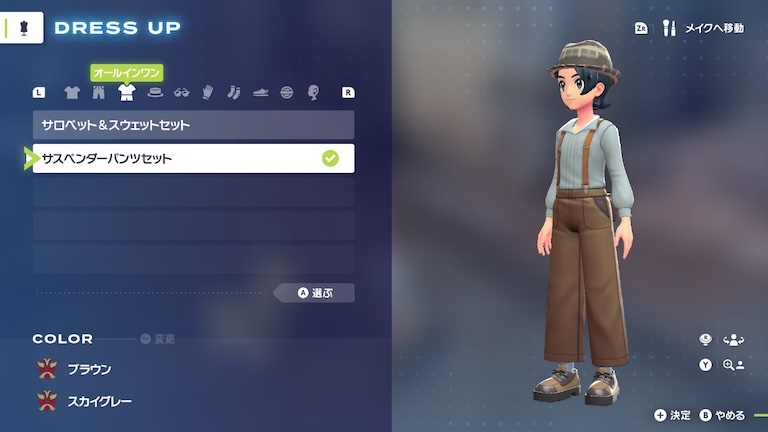The image size is (768, 432).
Task: Confirm the outfit with 決定
Action: (673, 415)
